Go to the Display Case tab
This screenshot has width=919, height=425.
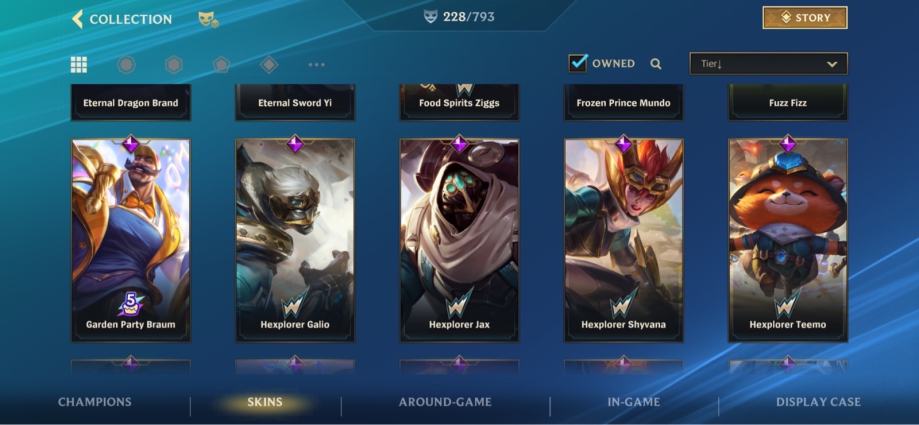point(818,402)
